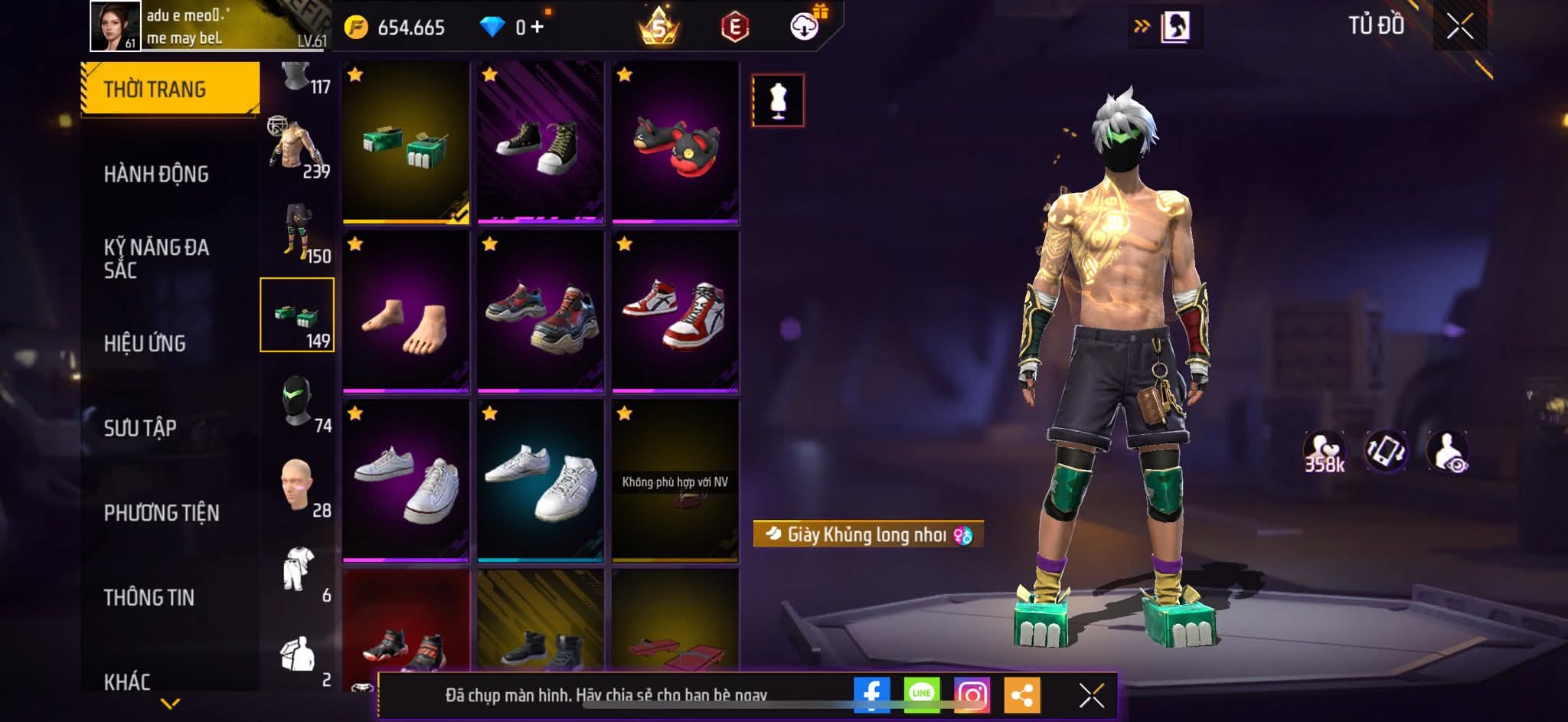
Task: Choose the shirtless top subcategory with 239
Action: [x=298, y=146]
